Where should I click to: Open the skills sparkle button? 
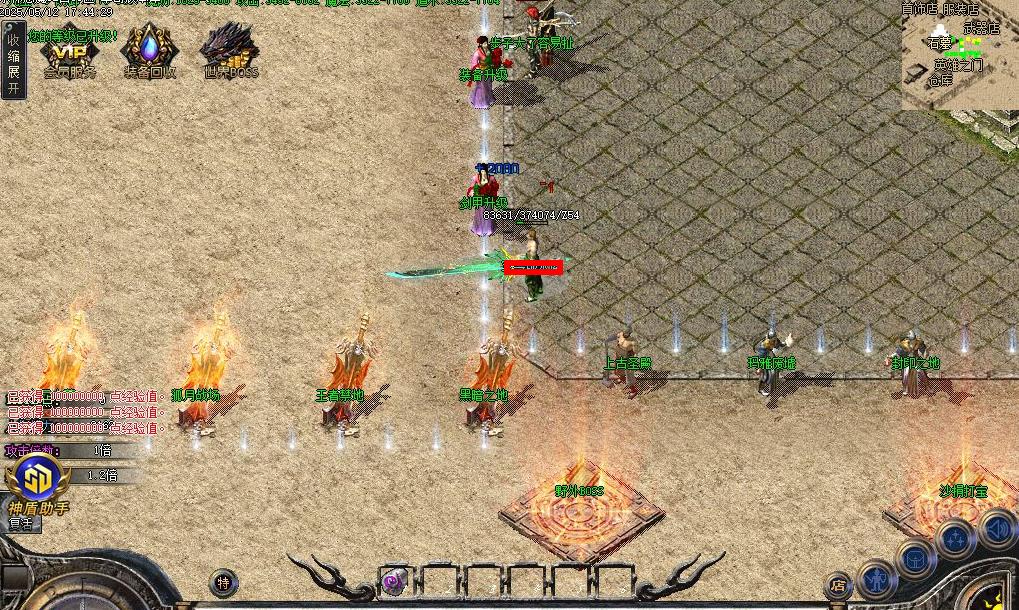(x=956, y=539)
